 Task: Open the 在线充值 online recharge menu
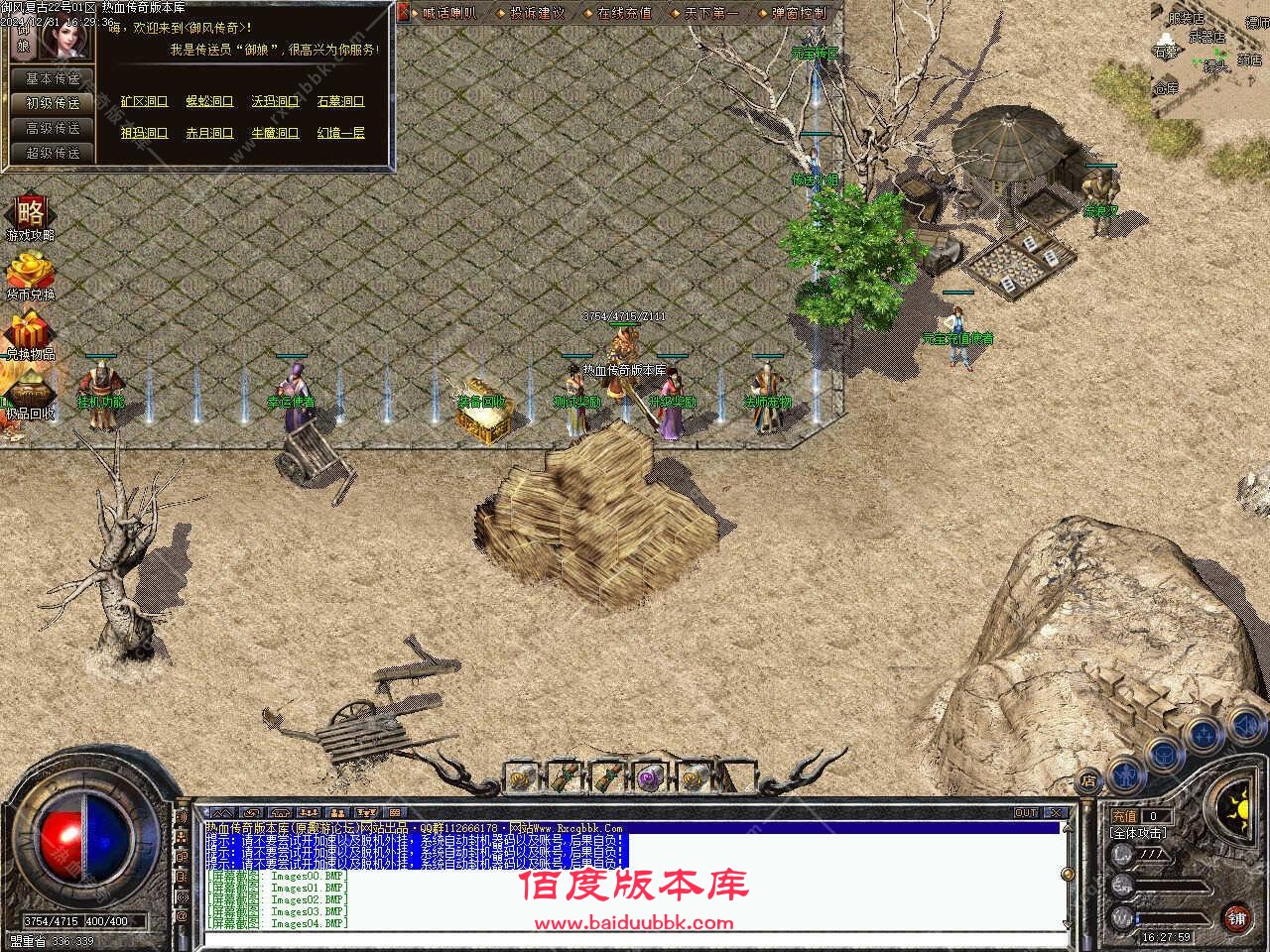click(625, 14)
